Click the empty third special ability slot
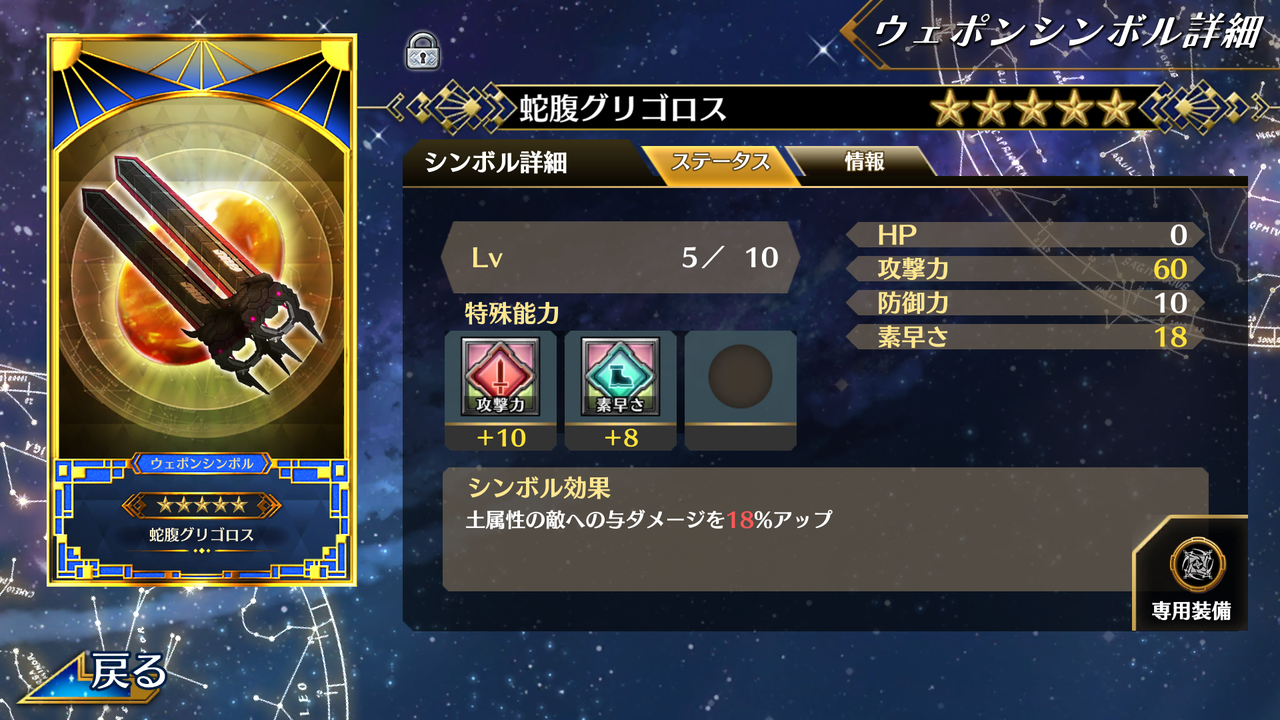 [x=739, y=387]
